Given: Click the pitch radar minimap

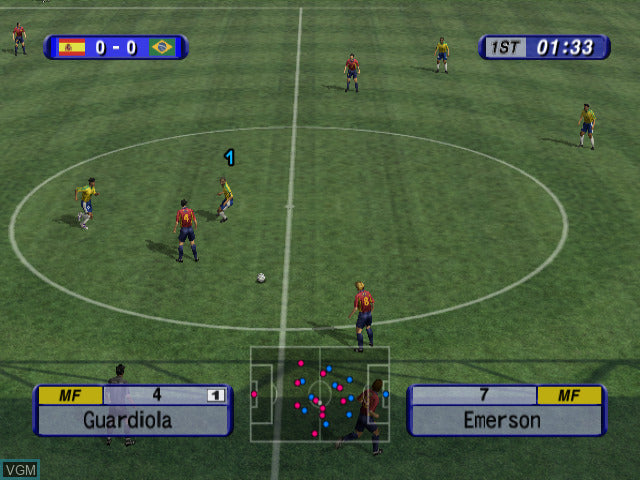Looking at the screenshot, I should 319,393.
